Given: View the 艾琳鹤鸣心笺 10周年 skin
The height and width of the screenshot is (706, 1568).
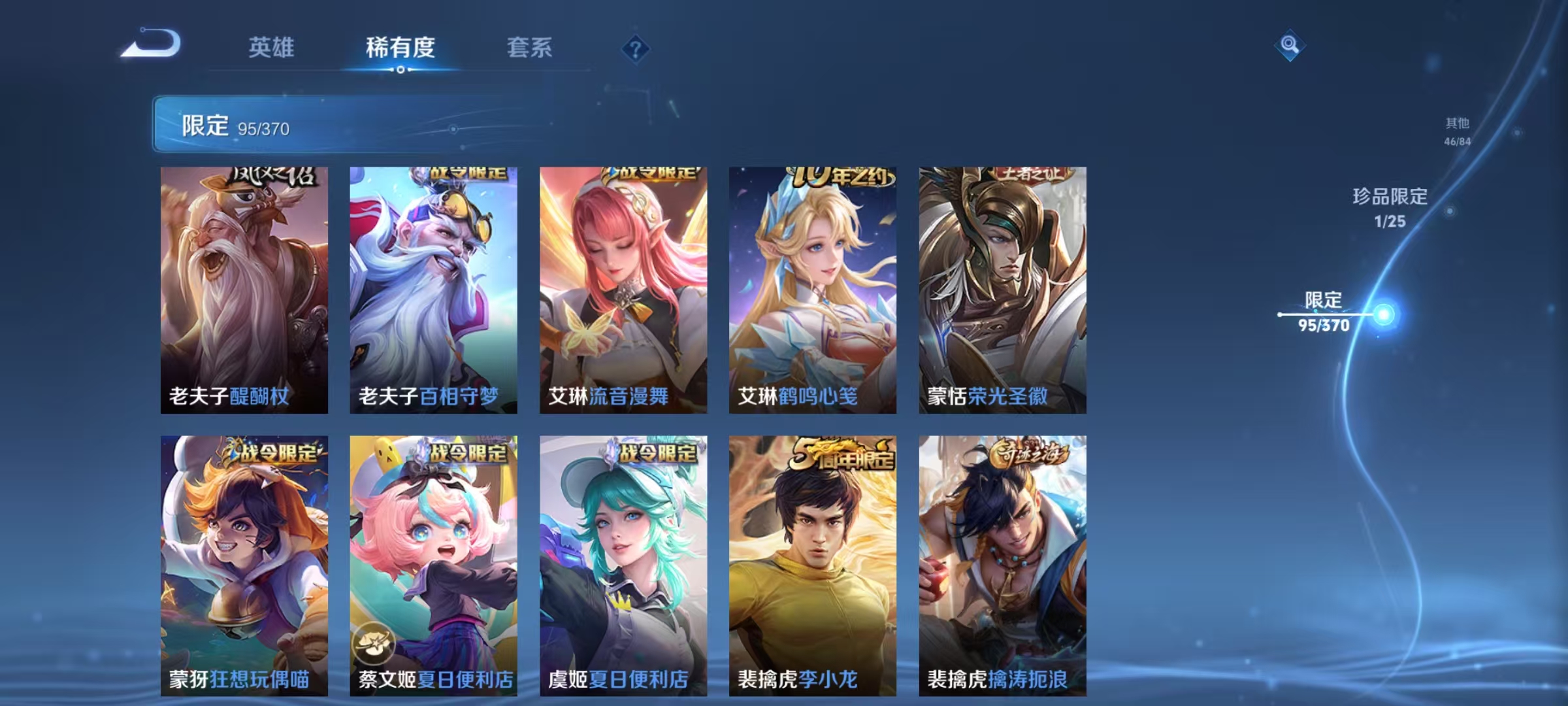Looking at the screenshot, I should point(812,288).
